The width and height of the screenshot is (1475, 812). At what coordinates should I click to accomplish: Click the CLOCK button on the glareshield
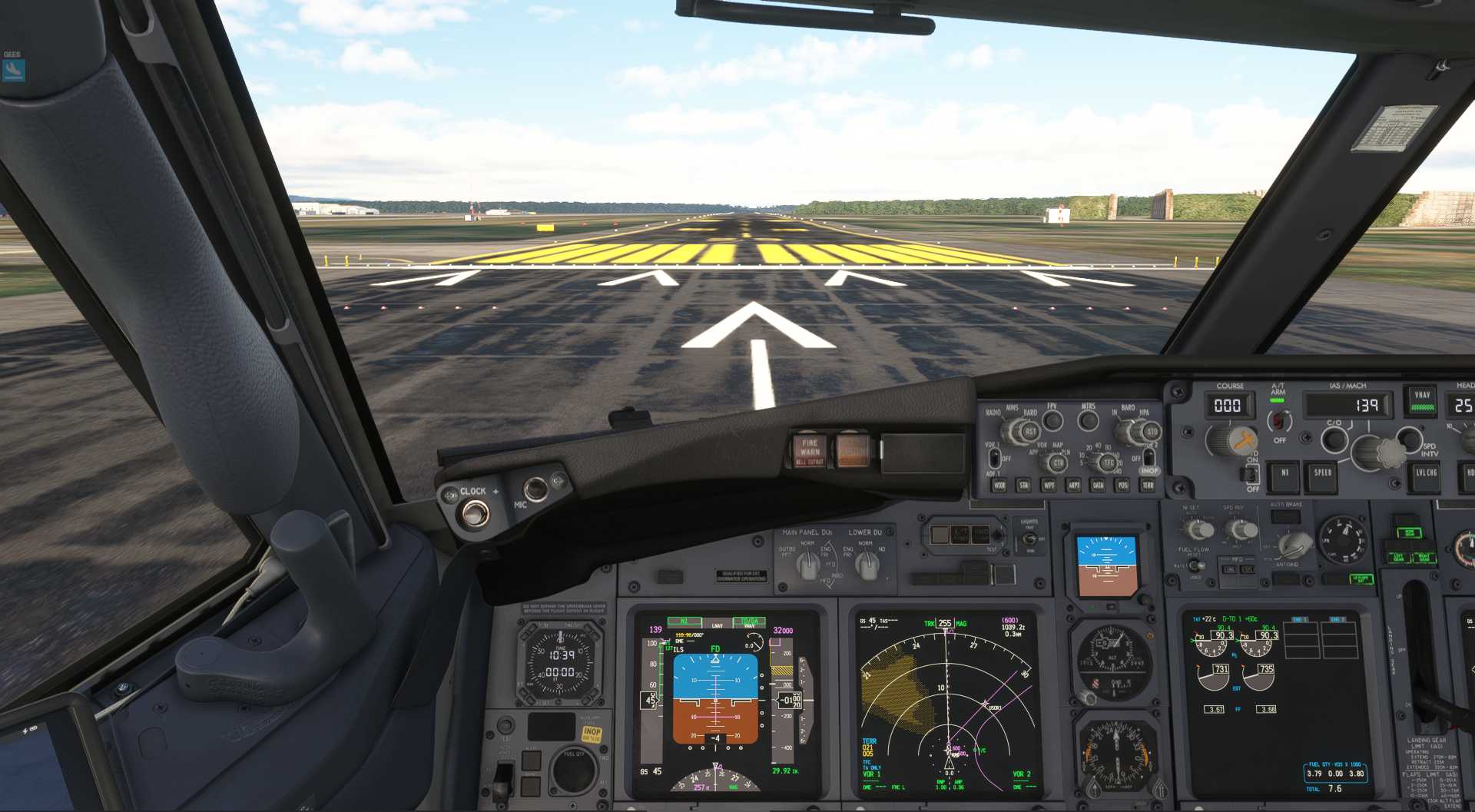tap(474, 512)
